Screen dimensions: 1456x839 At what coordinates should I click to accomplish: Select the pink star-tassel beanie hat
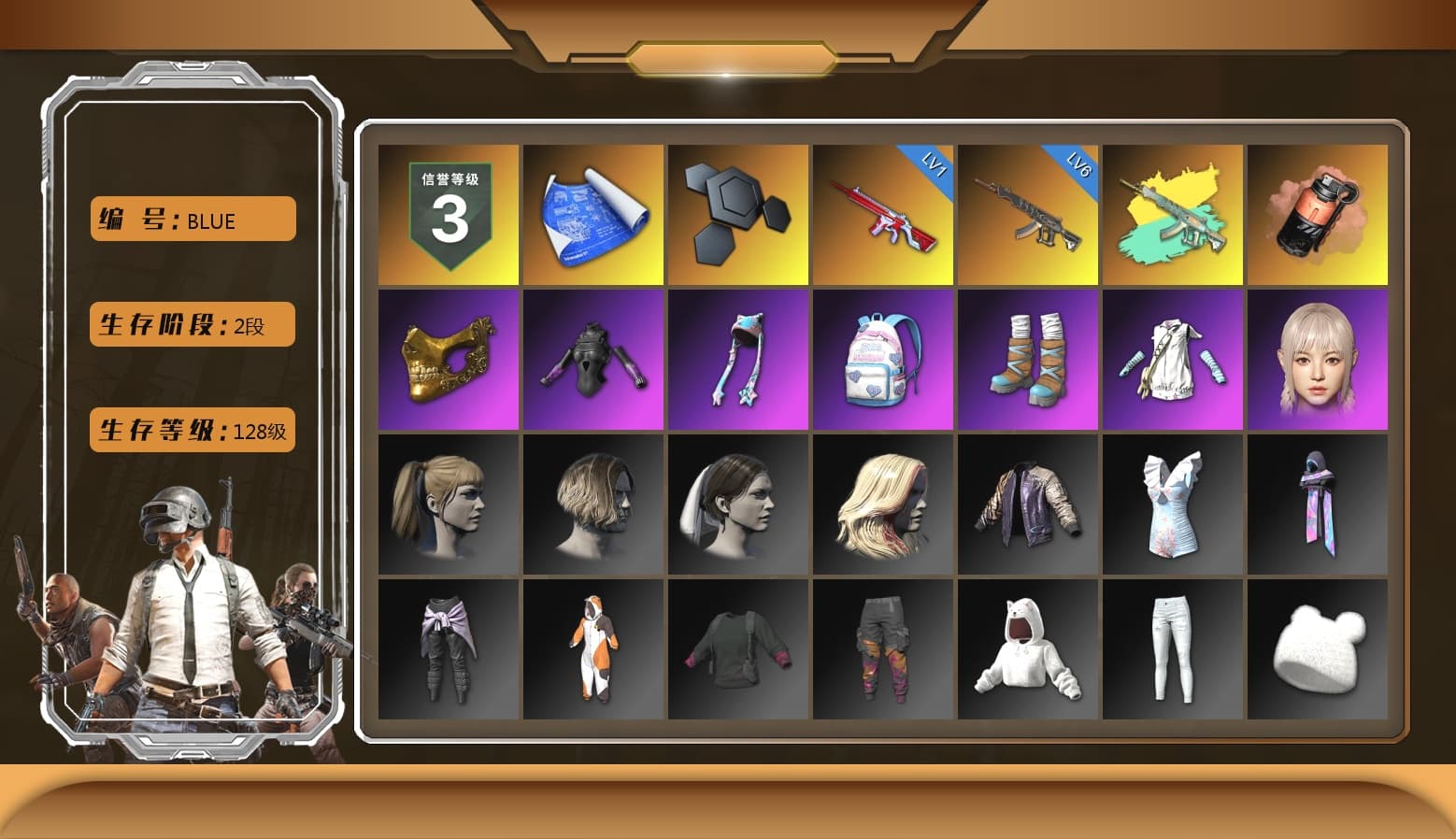point(738,360)
